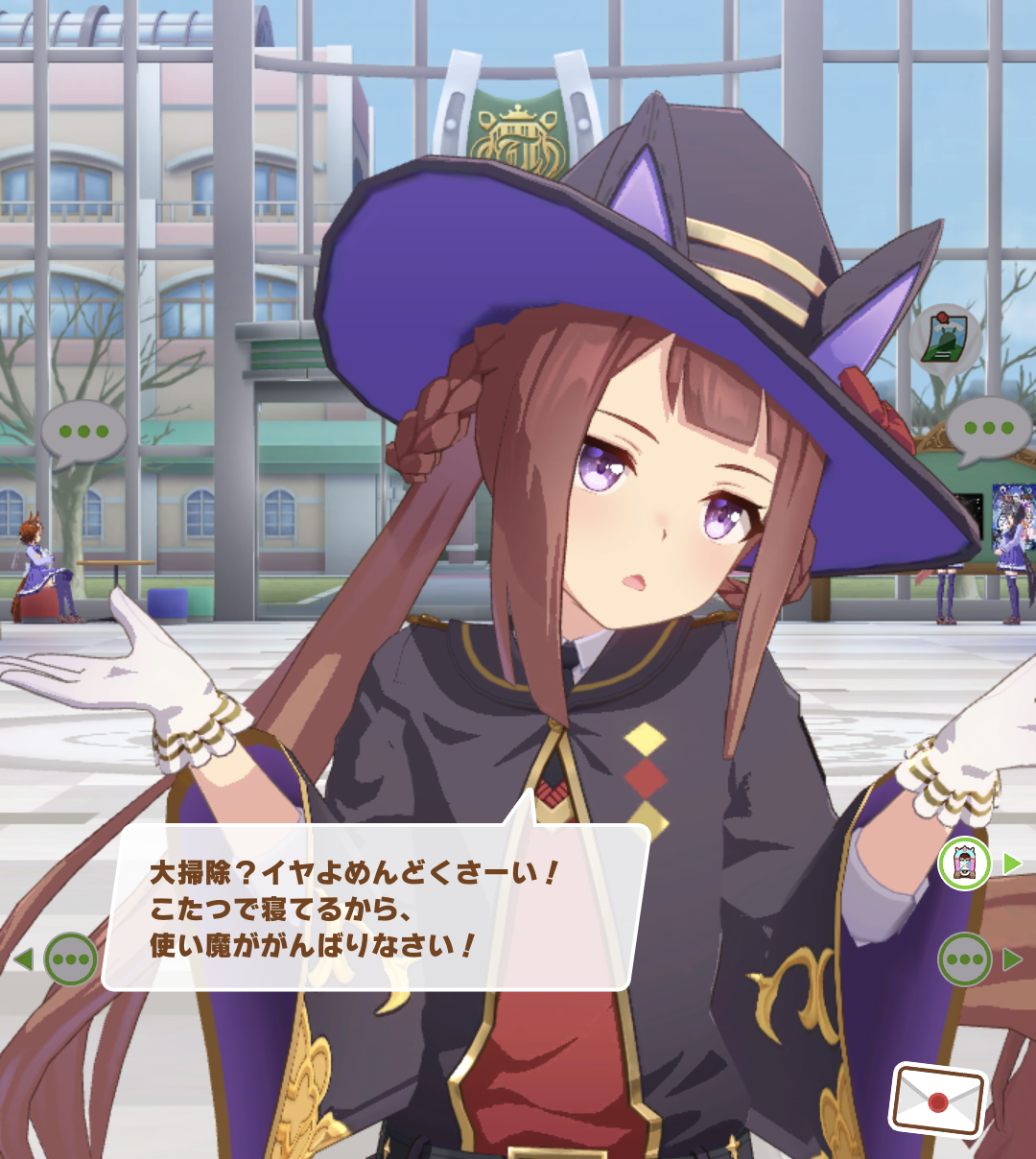Open the speech bubble near the poster board
The width and height of the screenshot is (1036, 1159).
[x=988, y=430]
